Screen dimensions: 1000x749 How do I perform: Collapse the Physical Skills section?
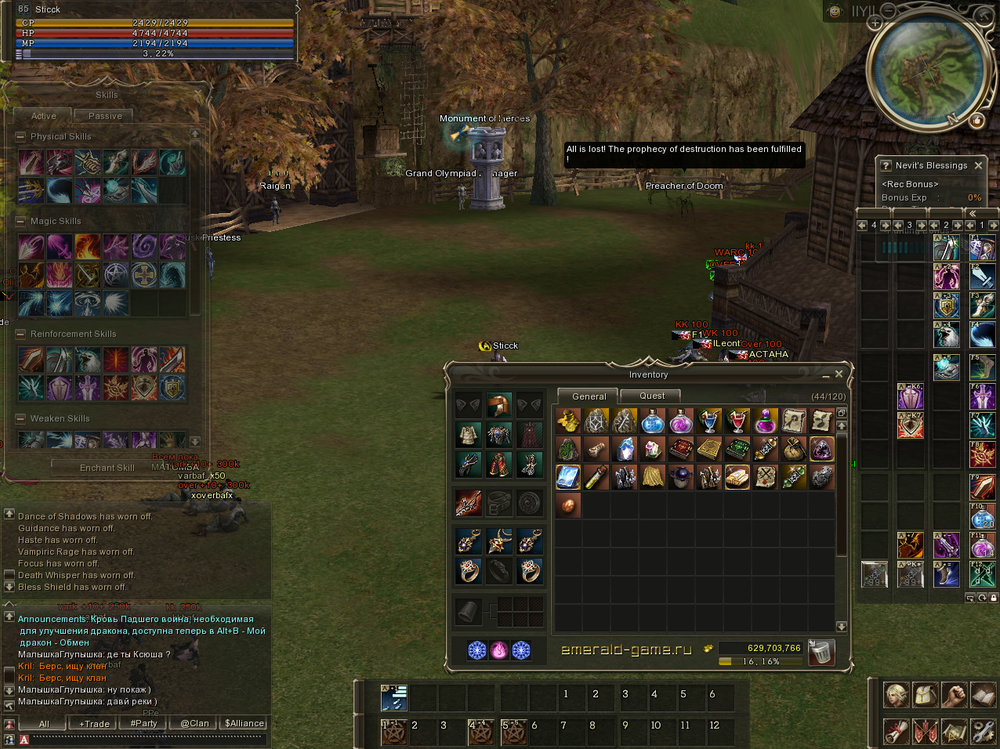coord(20,136)
